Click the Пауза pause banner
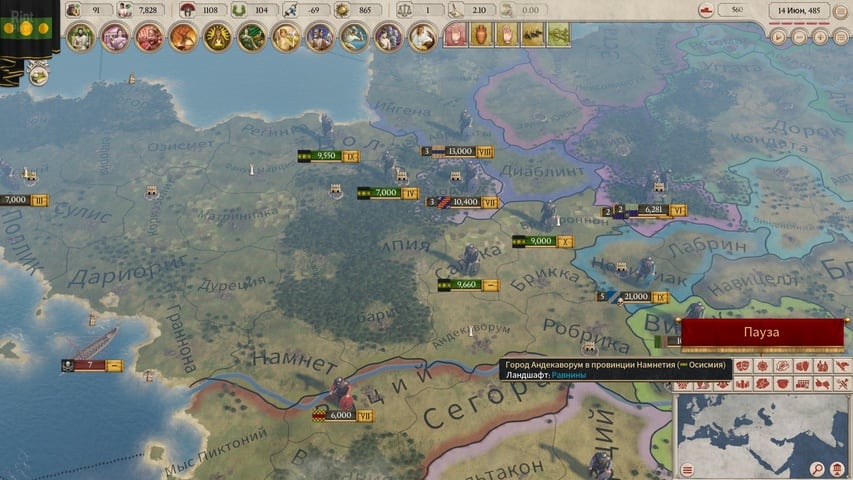The height and width of the screenshot is (480, 853). click(x=761, y=332)
